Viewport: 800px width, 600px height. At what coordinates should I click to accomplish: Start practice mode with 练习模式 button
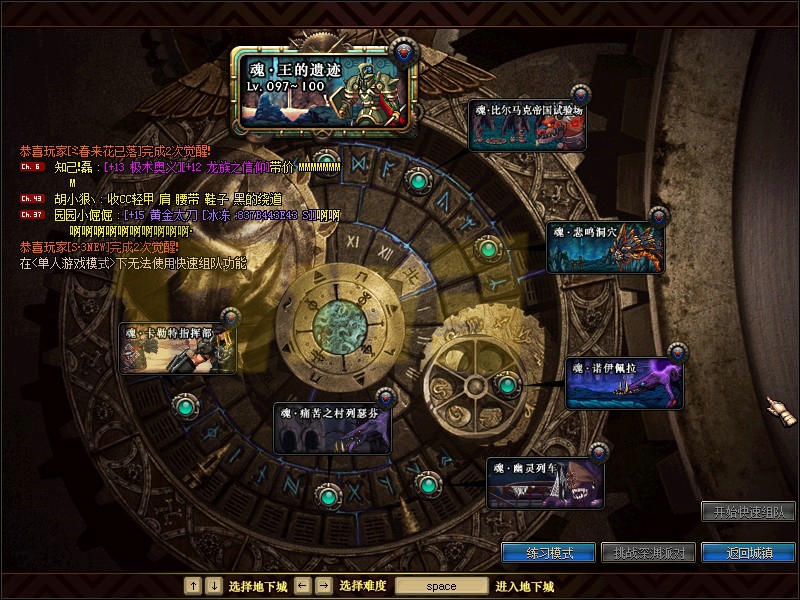coord(549,553)
